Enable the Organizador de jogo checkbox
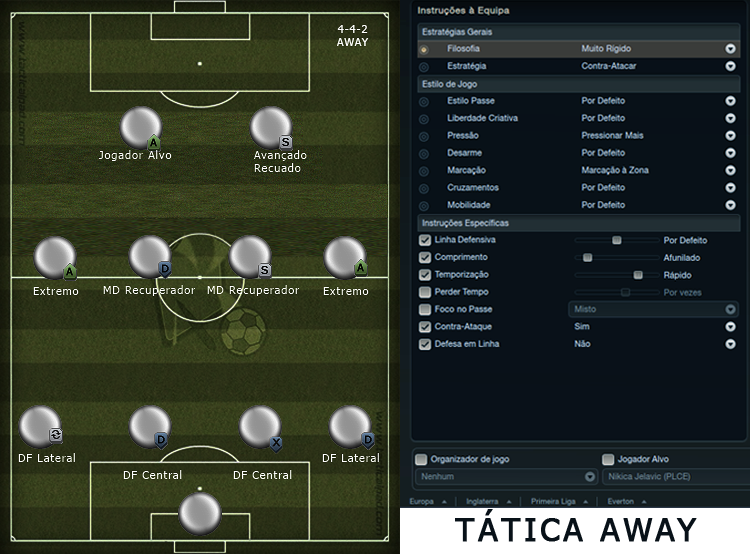Image resolution: width=750 pixels, height=554 pixels. (421, 459)
